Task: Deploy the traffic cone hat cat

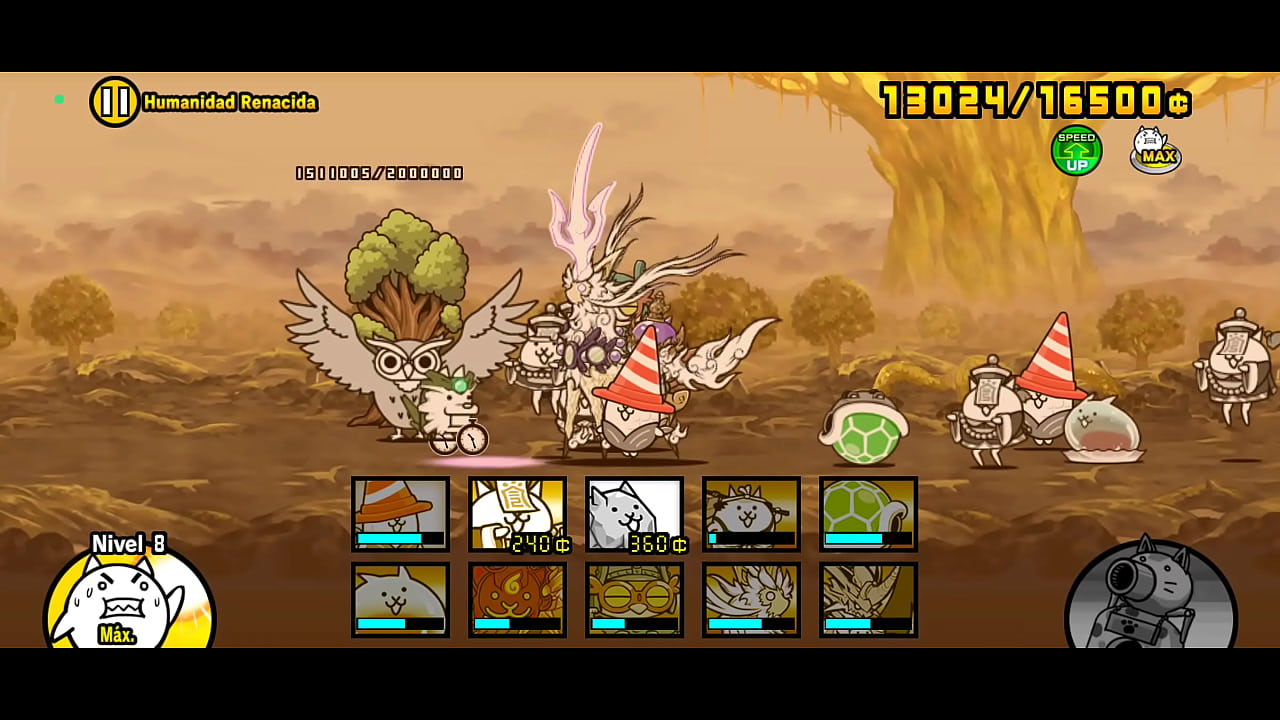Action: point(400,514)
